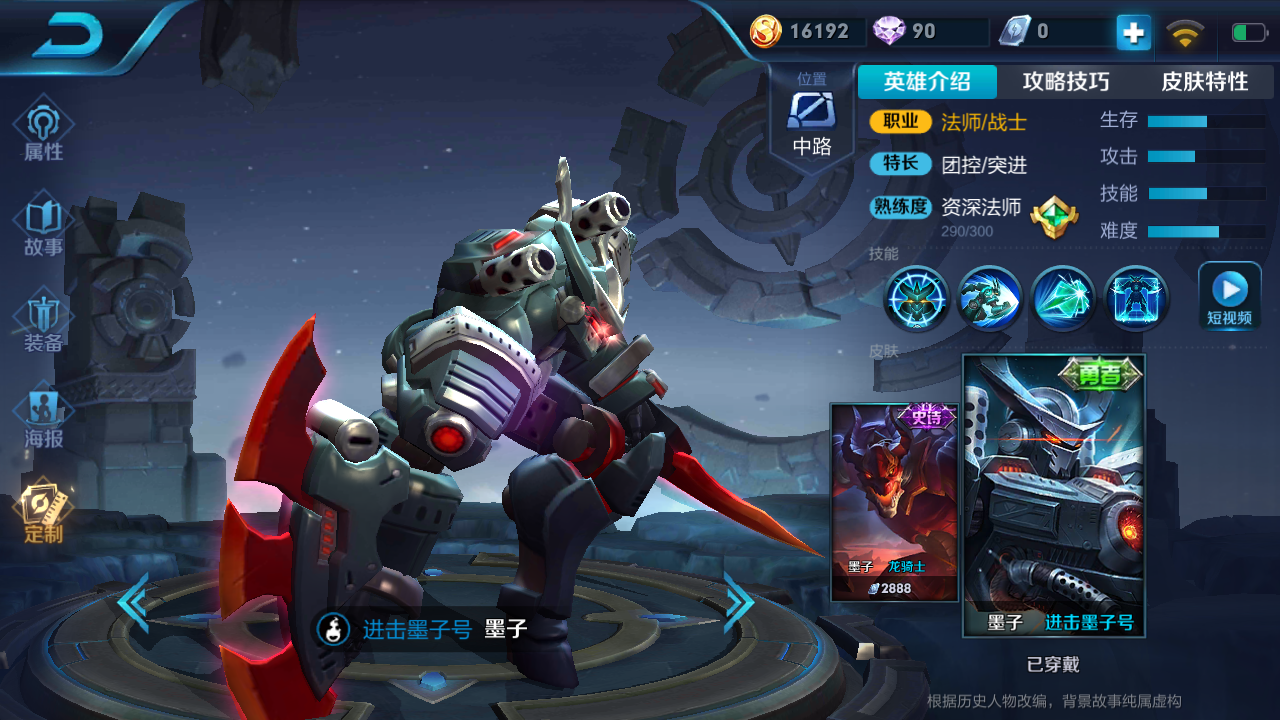Click the plus button to add currency

[1133, 33]
